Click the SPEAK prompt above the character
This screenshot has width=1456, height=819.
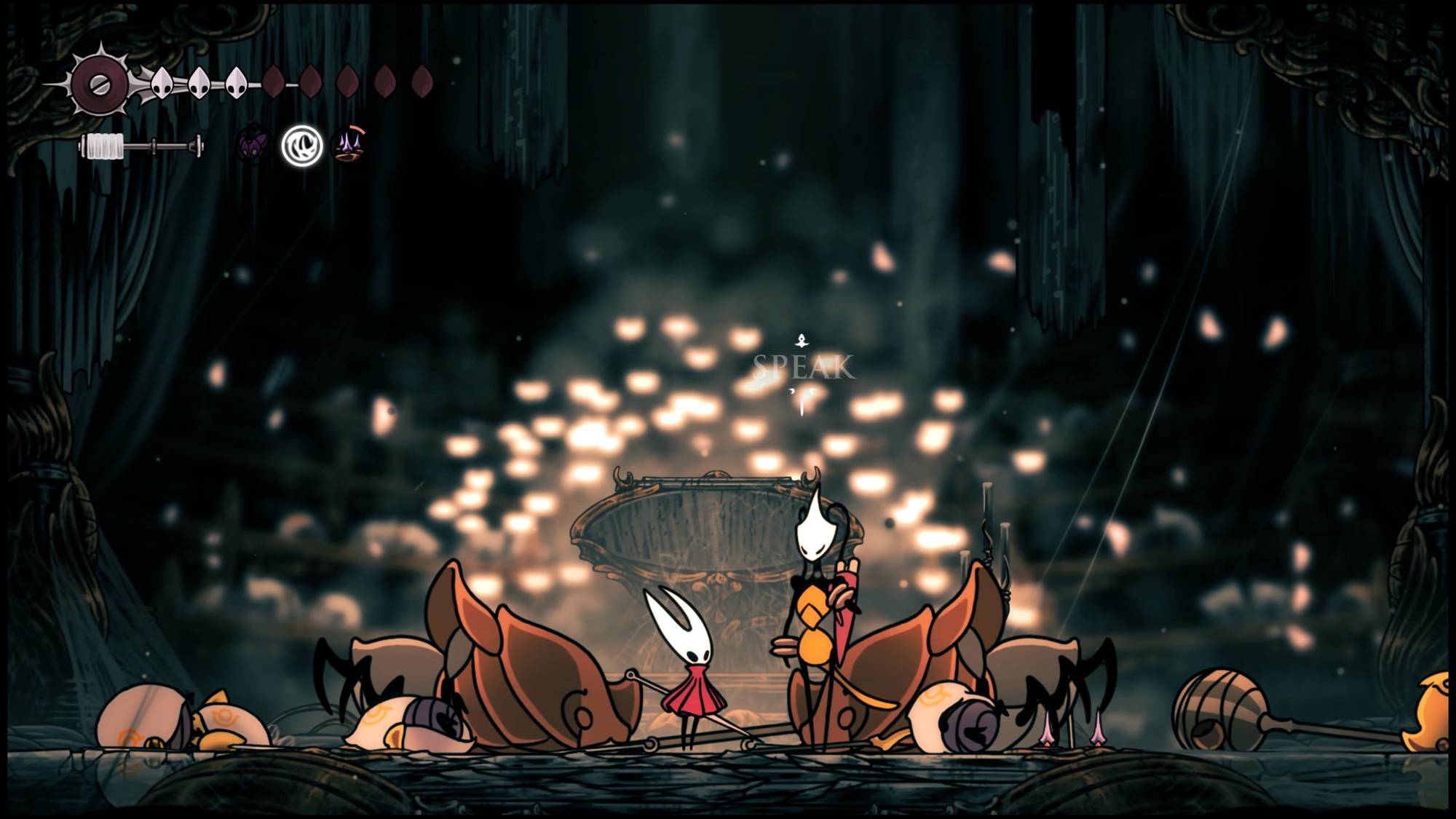[803, 368]
